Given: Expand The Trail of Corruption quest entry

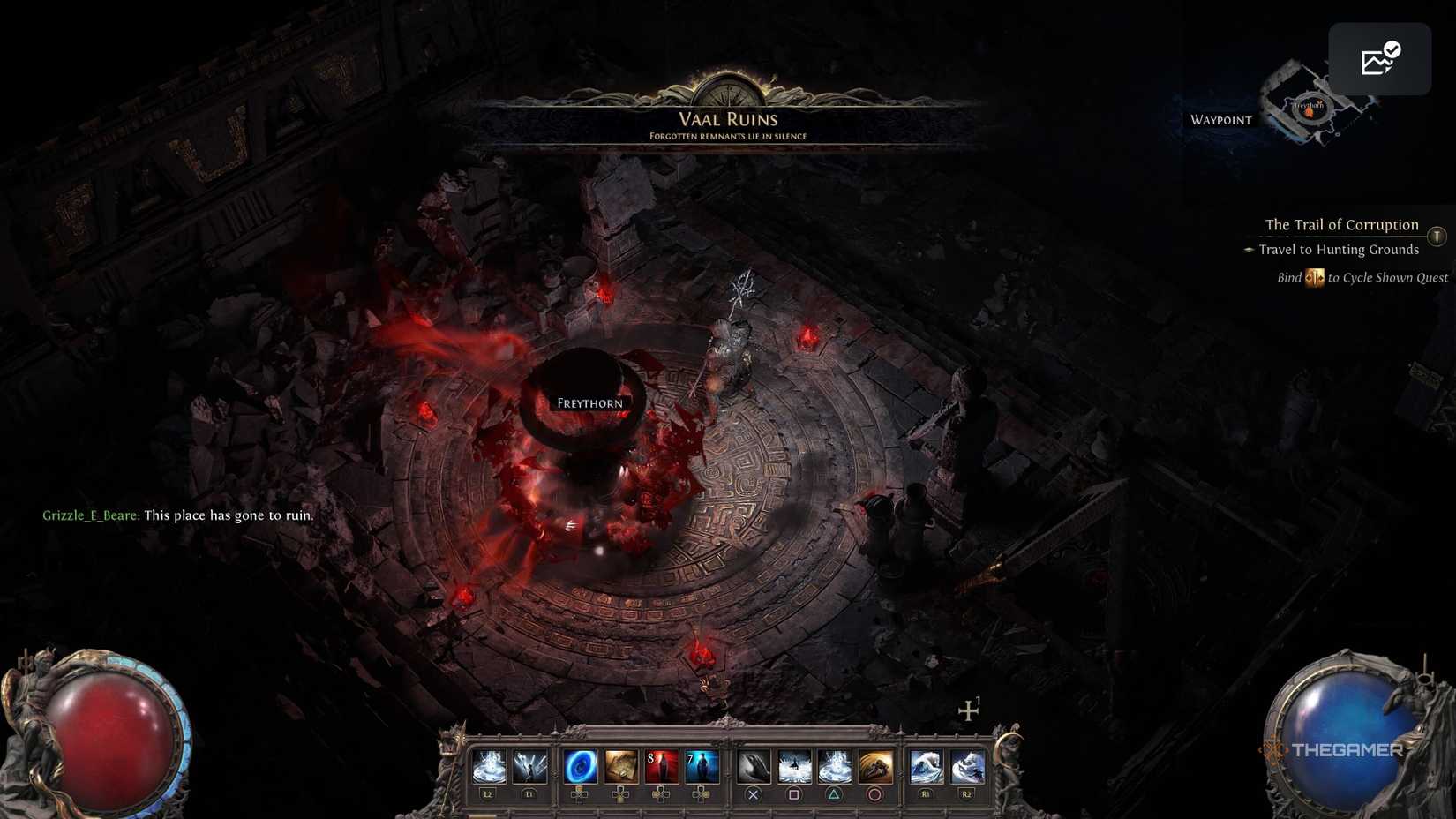Looking at the screenshot, I should click(1342, 224).
